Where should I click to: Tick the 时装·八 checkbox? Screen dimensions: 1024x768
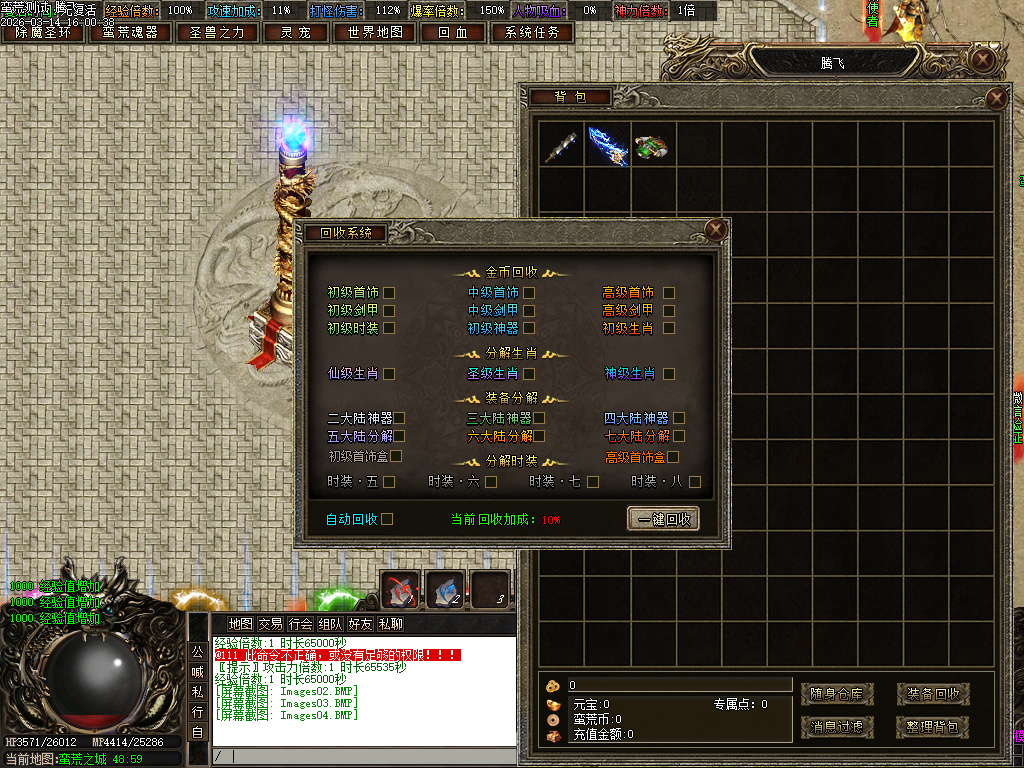[695, 482]
